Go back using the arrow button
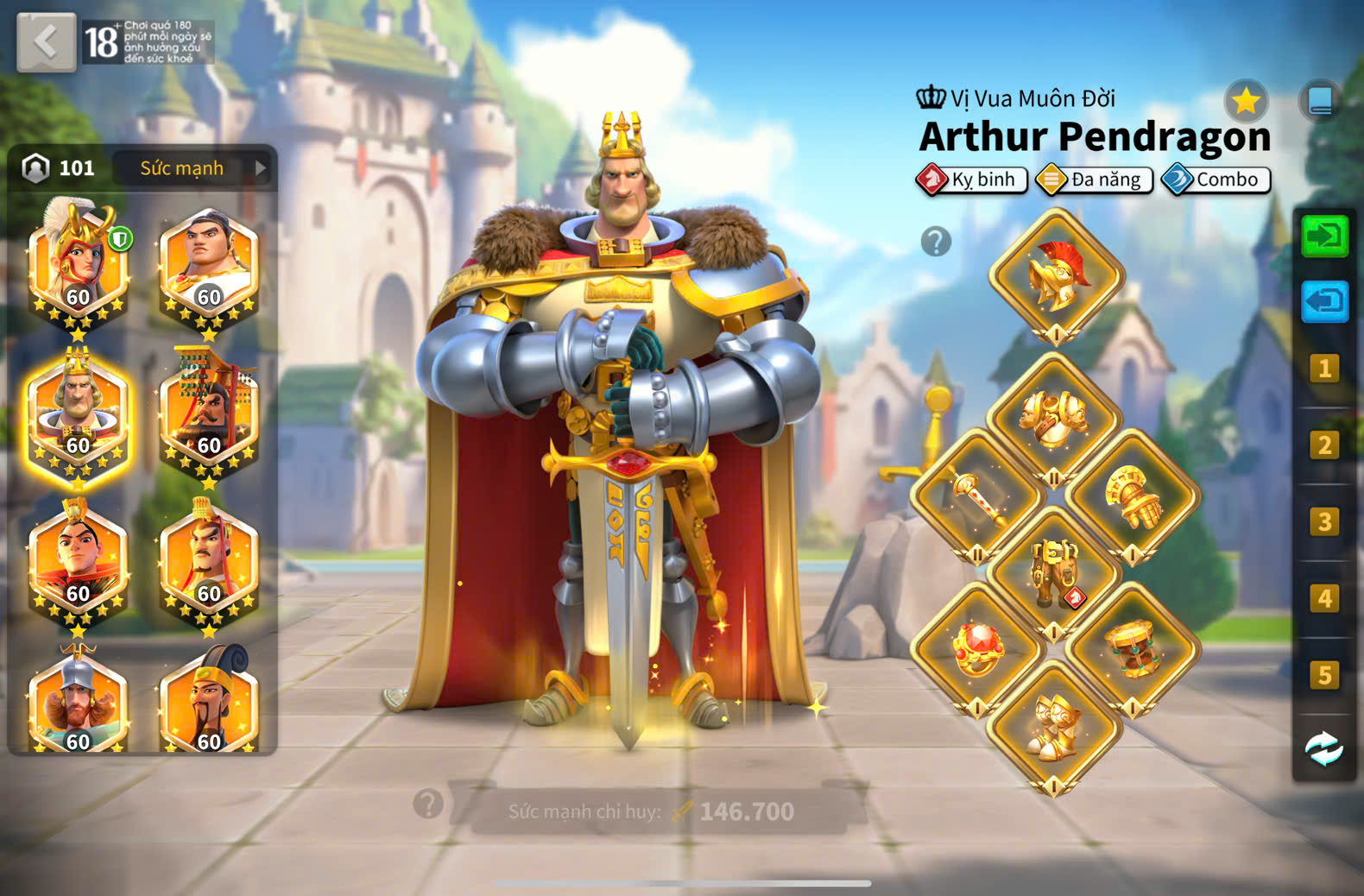The width and height of the screenshot is (1364, 896). pyautogui.click(x=47, y=41)
